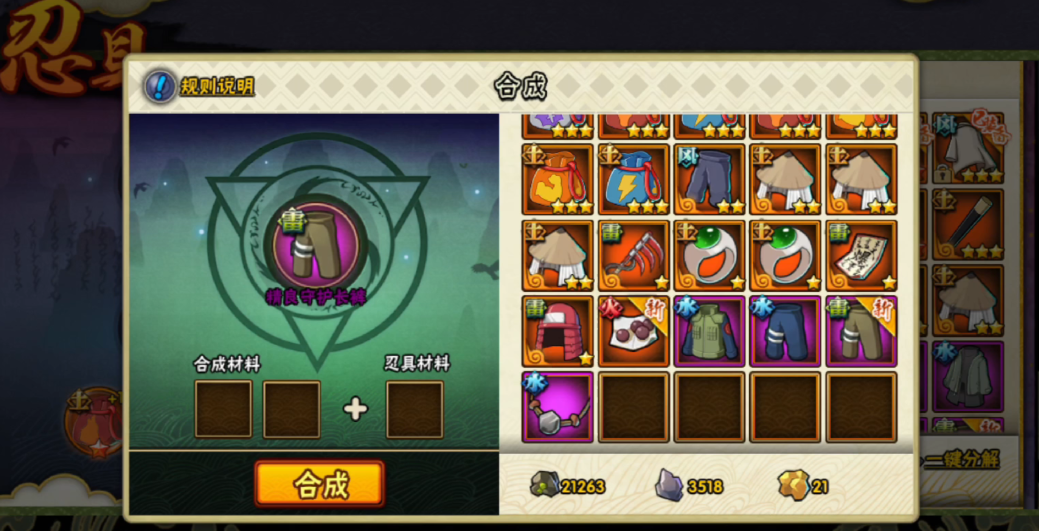Open the 规则说明 rules explanation
The image size is (1039, 531).
coord(200,86)
